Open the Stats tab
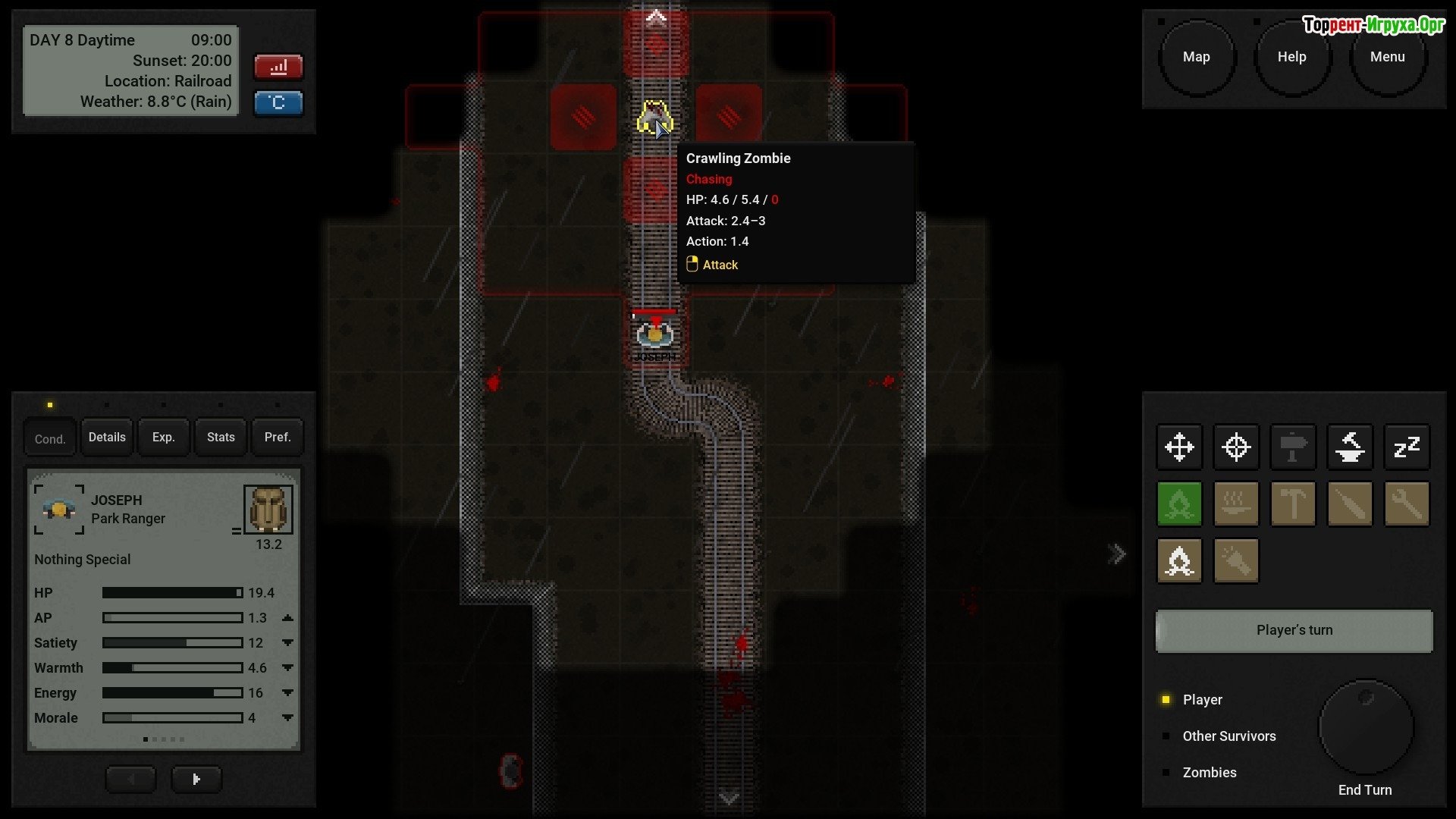This screenshot has height=819, width=1456. click(221, 438)
